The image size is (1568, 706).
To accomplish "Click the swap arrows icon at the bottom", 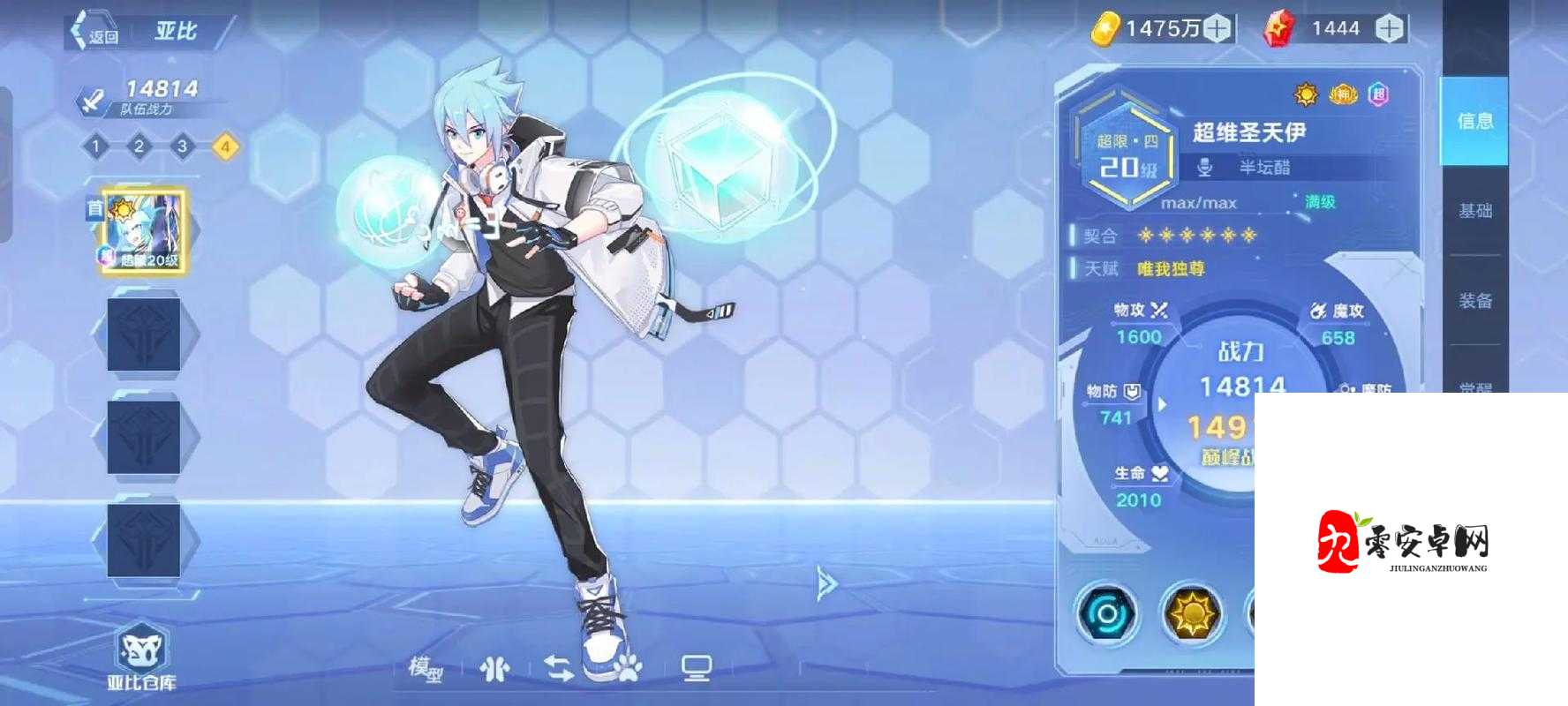I will pyautogui.click(x=560, y=668).
